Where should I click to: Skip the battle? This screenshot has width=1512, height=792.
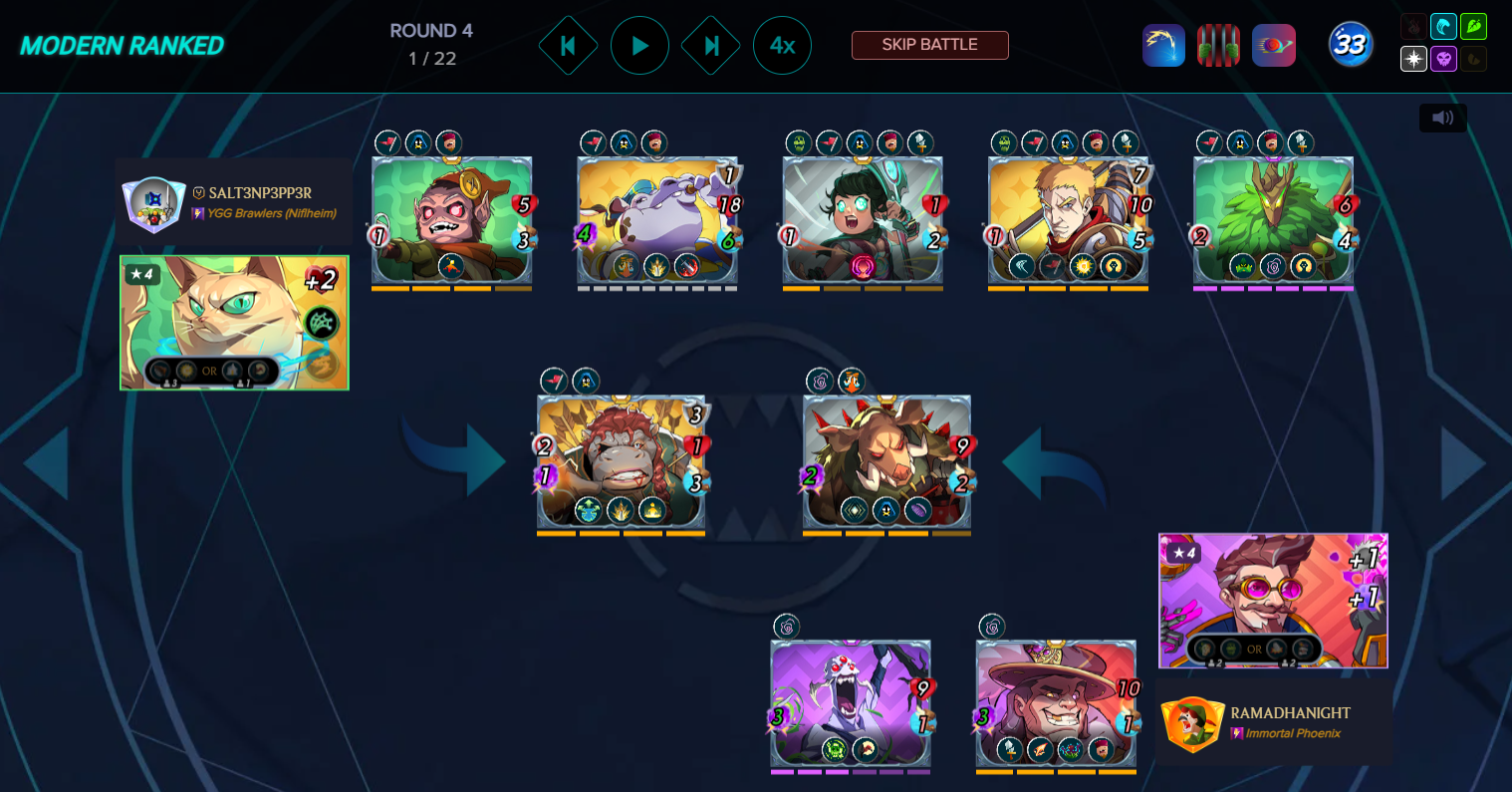click(x=929, y=45)
